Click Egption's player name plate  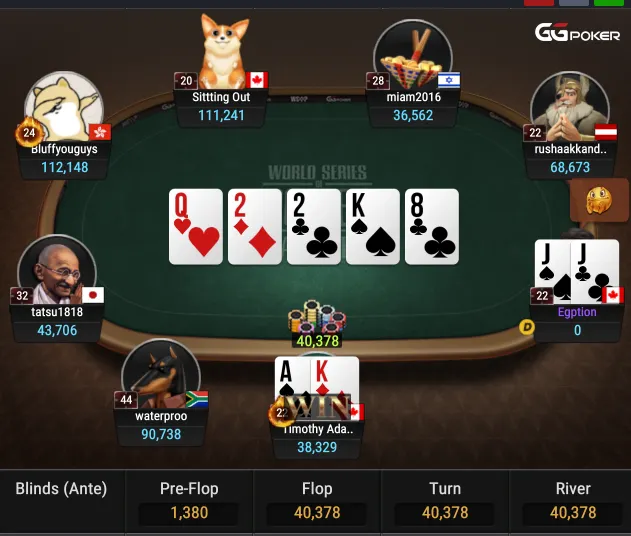(577, 321)
